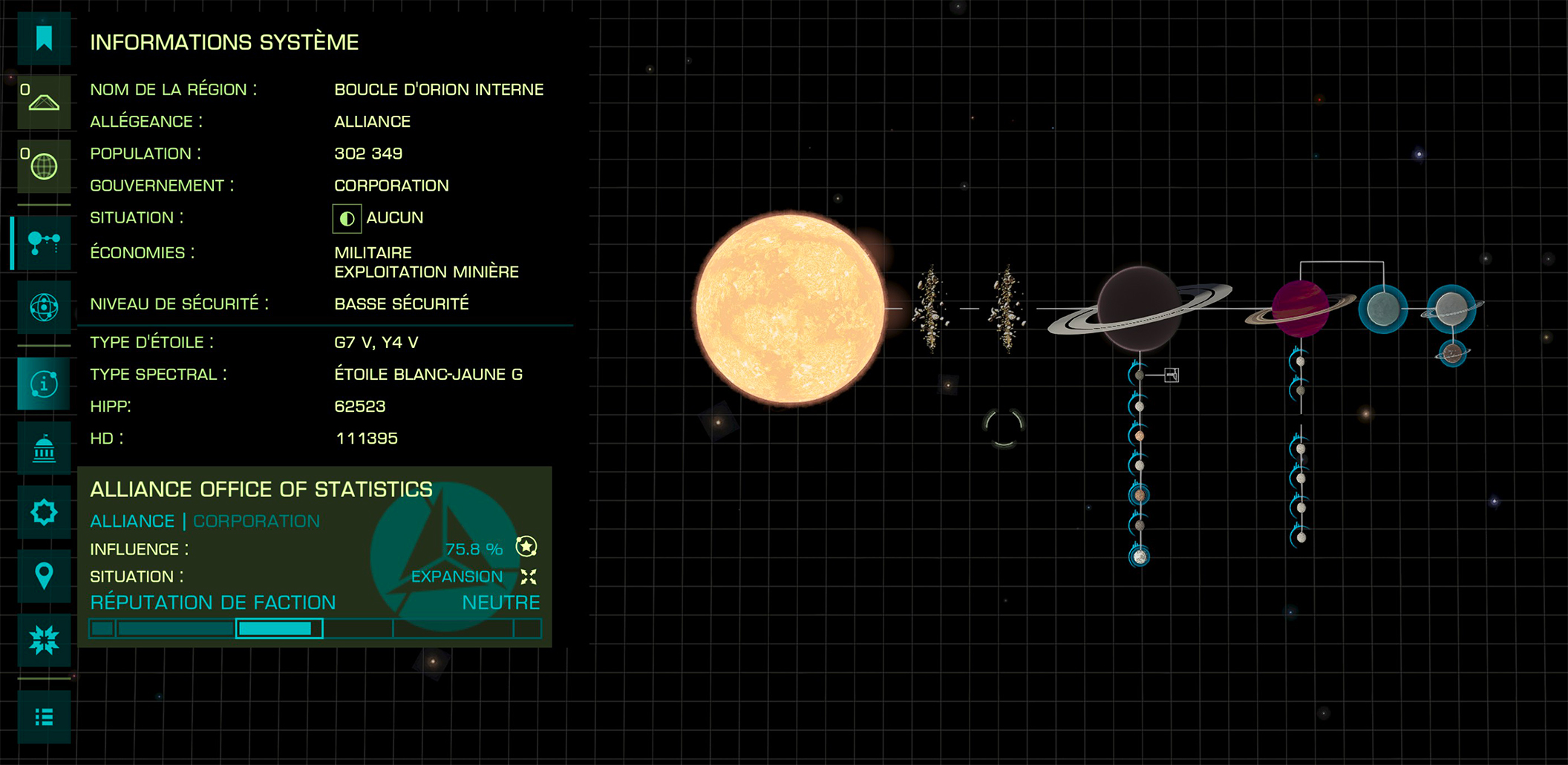Screen dimensions: 1568x765
Task: Open the location pin tab
Action: [x=44, y=576]
